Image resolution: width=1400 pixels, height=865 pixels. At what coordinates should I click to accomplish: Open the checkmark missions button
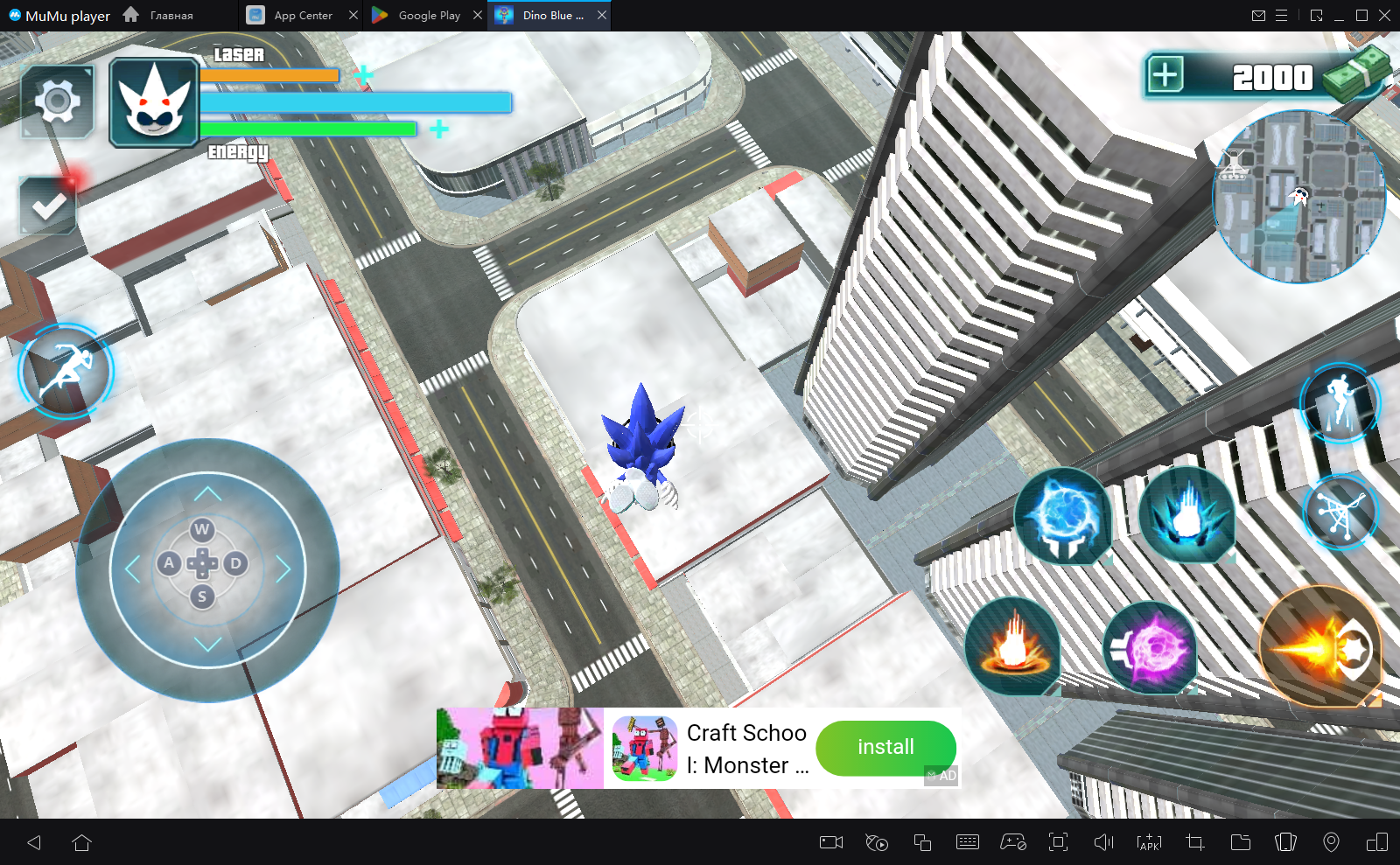(x=48, y=206)
